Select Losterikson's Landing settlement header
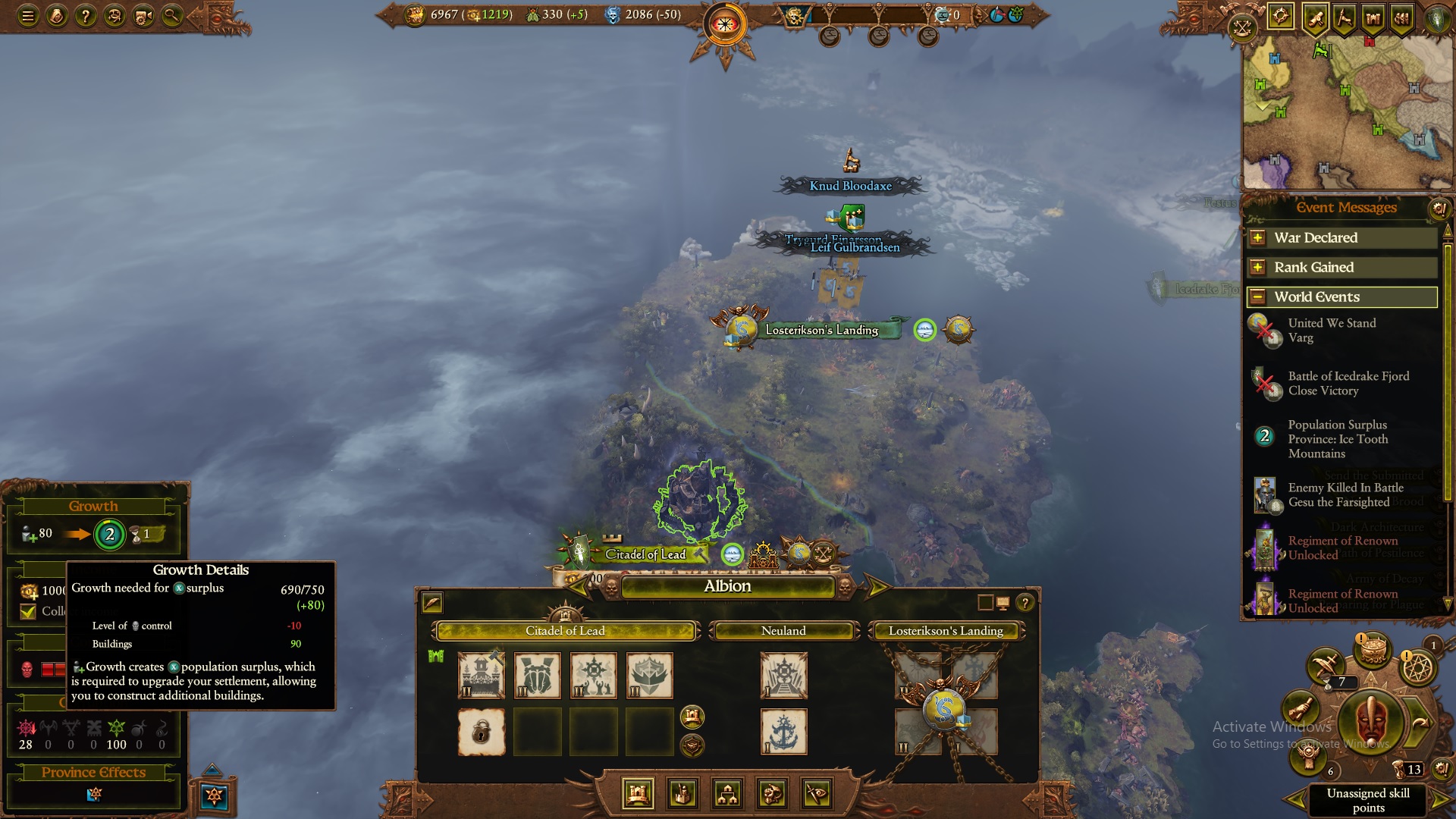 [x=946, y=631]
